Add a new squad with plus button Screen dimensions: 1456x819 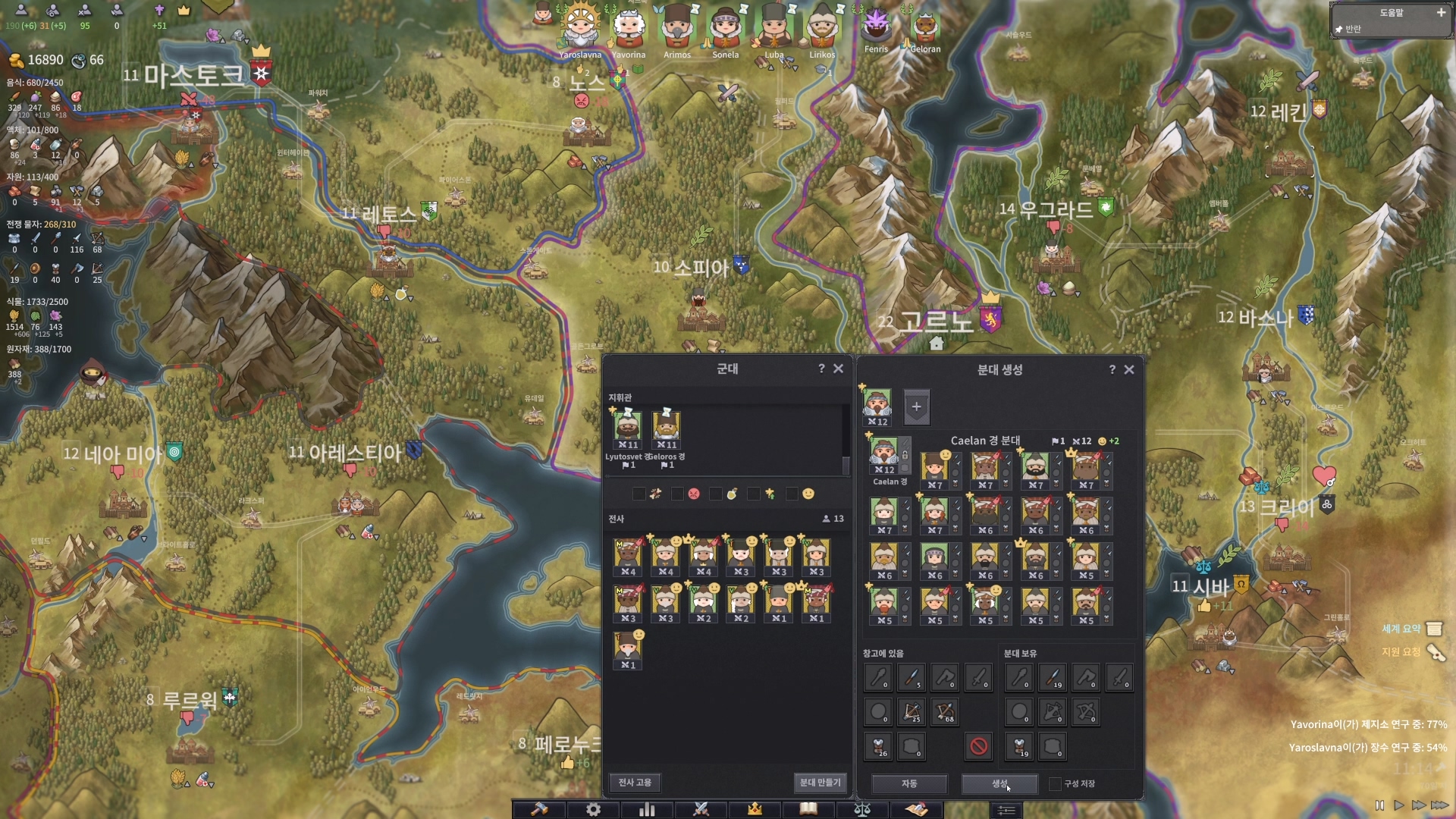pos(916,407)
